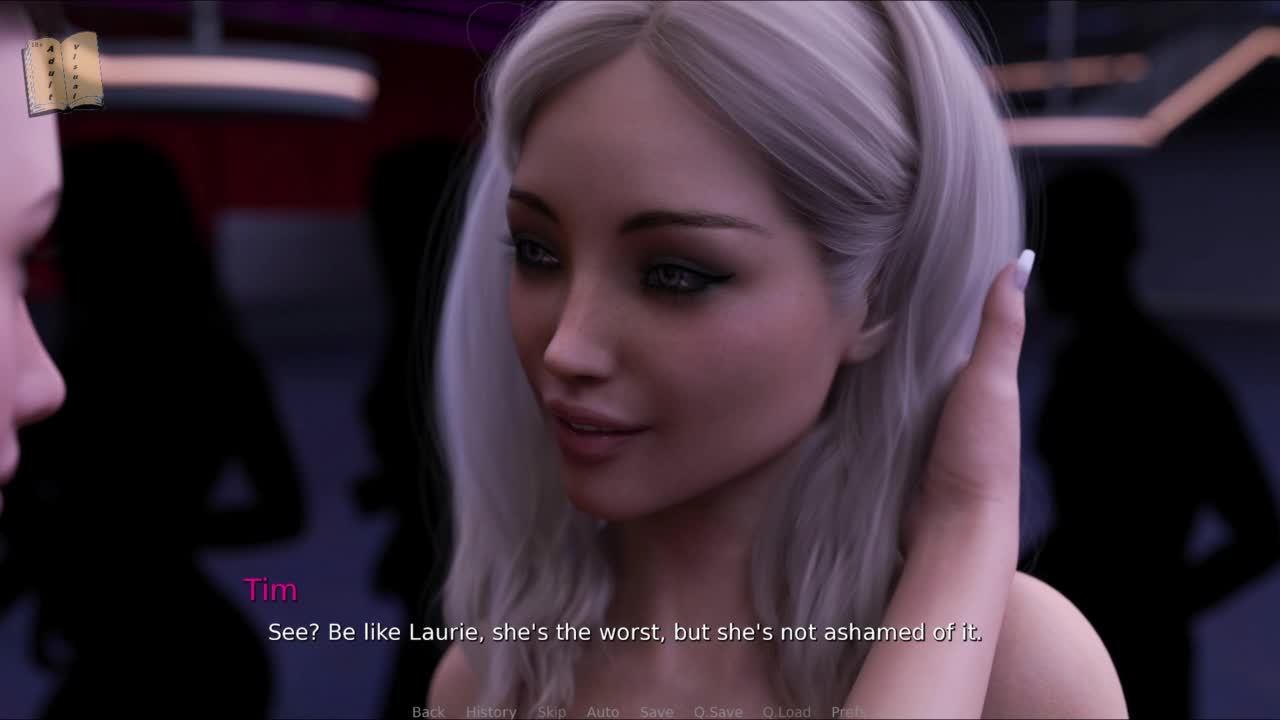
Task: Click the book logo icon
Action: (x=62, y=72)
